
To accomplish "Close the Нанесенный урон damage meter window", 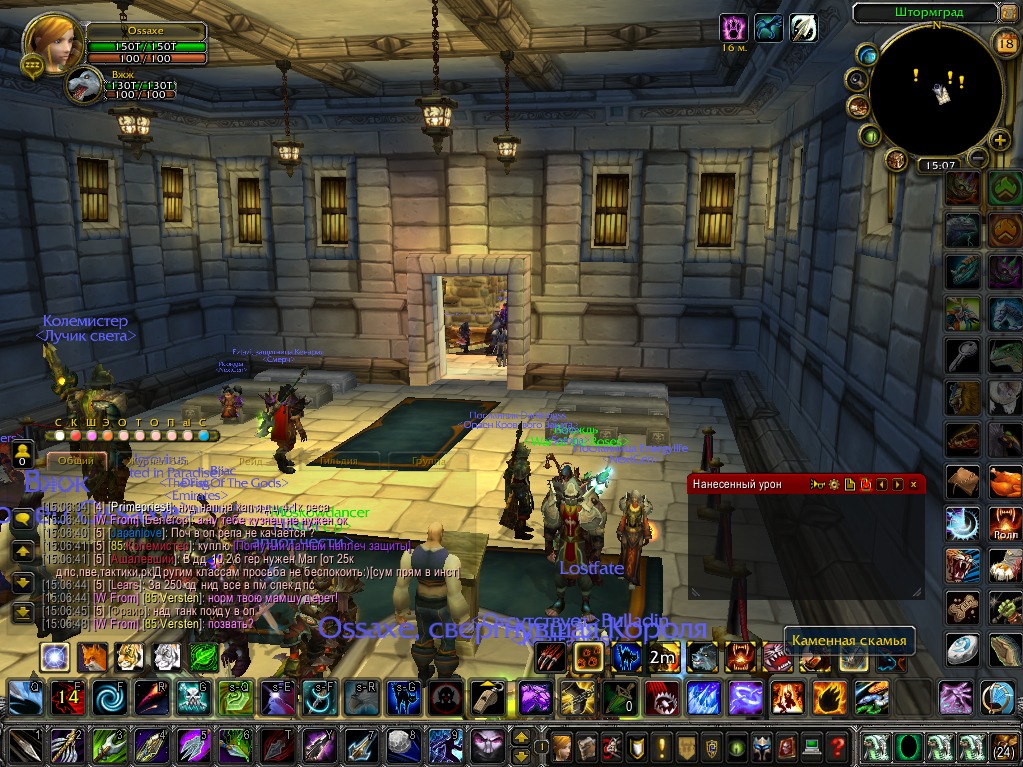I will (x=912, y=484).
